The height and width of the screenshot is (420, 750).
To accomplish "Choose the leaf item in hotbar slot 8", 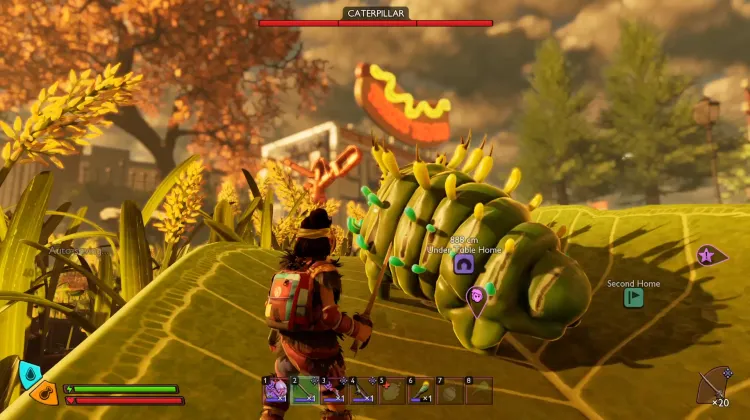I will (x=479, y=391).
